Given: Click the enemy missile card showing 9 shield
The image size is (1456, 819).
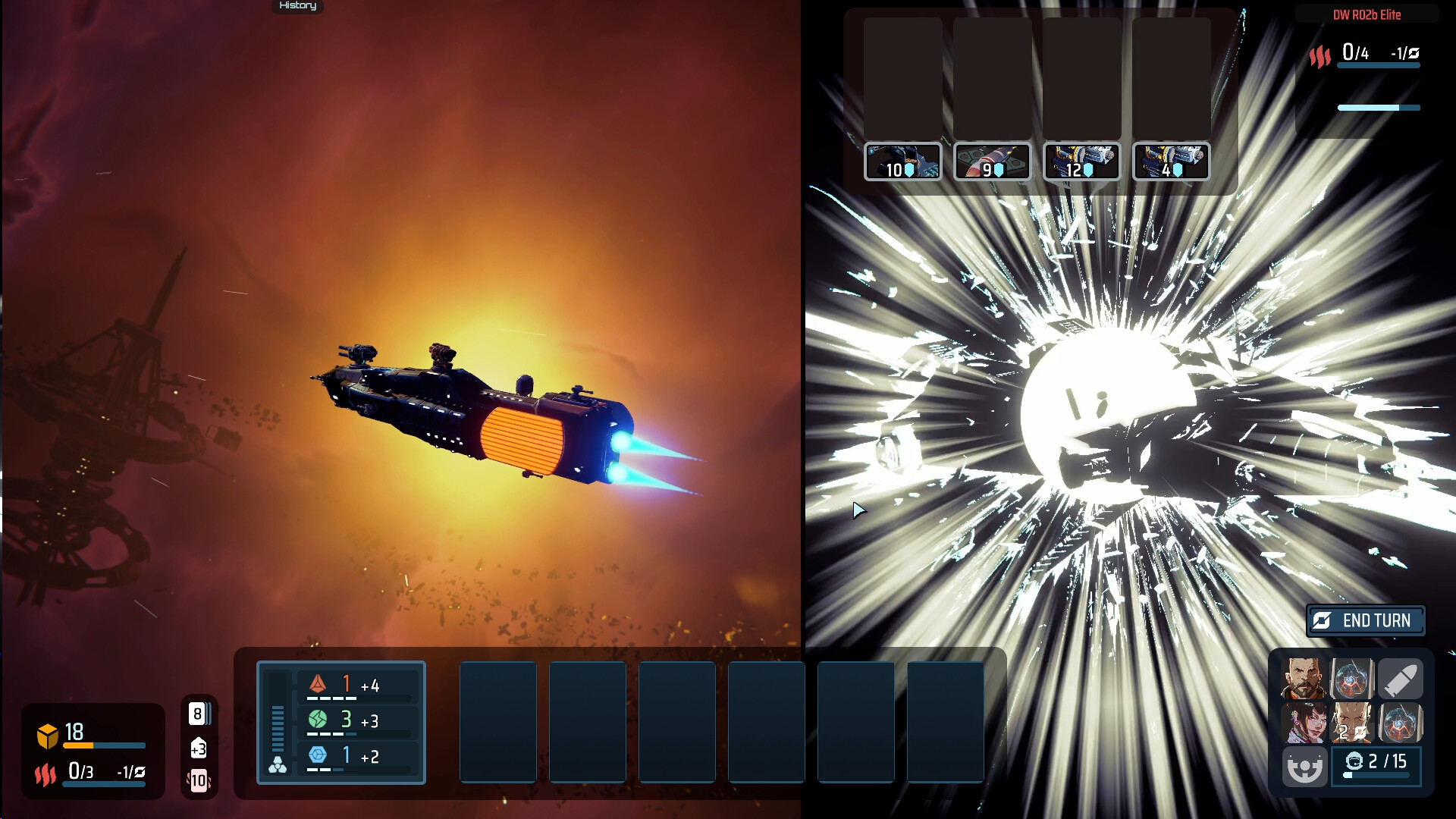Looking at the screenshot, I should [992, 162].
